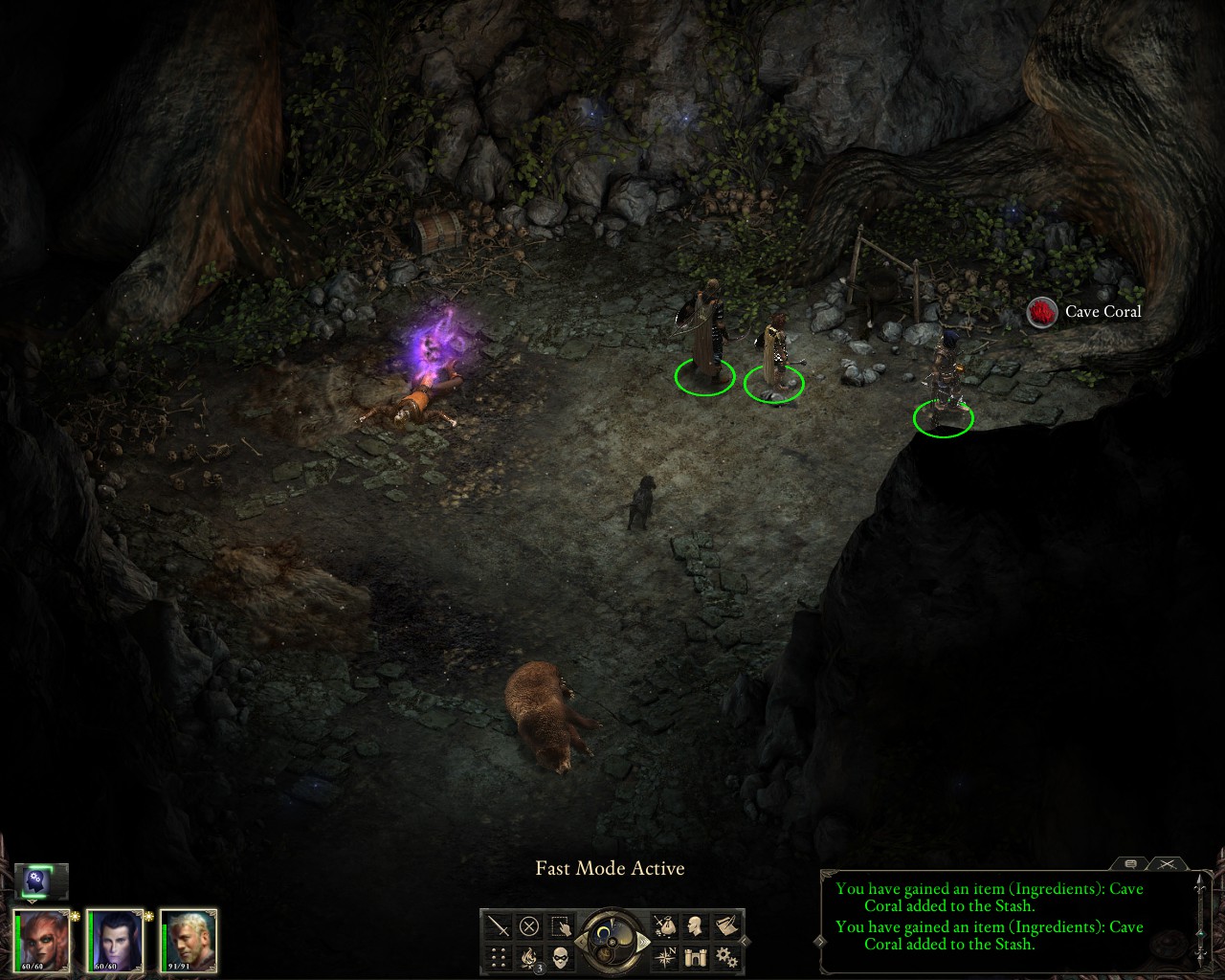Toggle fast mode with the right arrow
This screenshot has height=980, width=1225.
click(643, 941)
